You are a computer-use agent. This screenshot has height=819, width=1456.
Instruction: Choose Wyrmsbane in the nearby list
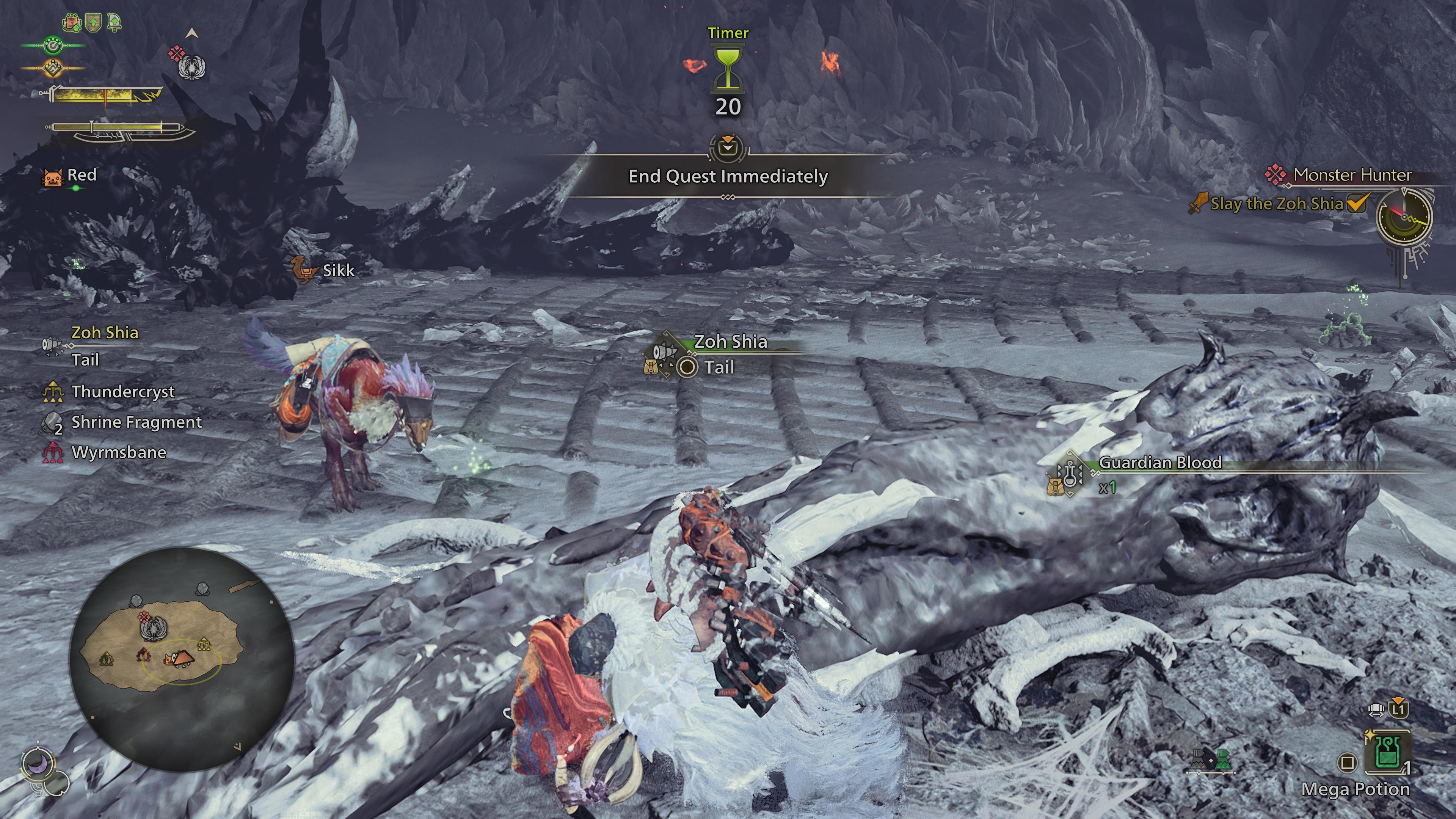click(118, 453)
